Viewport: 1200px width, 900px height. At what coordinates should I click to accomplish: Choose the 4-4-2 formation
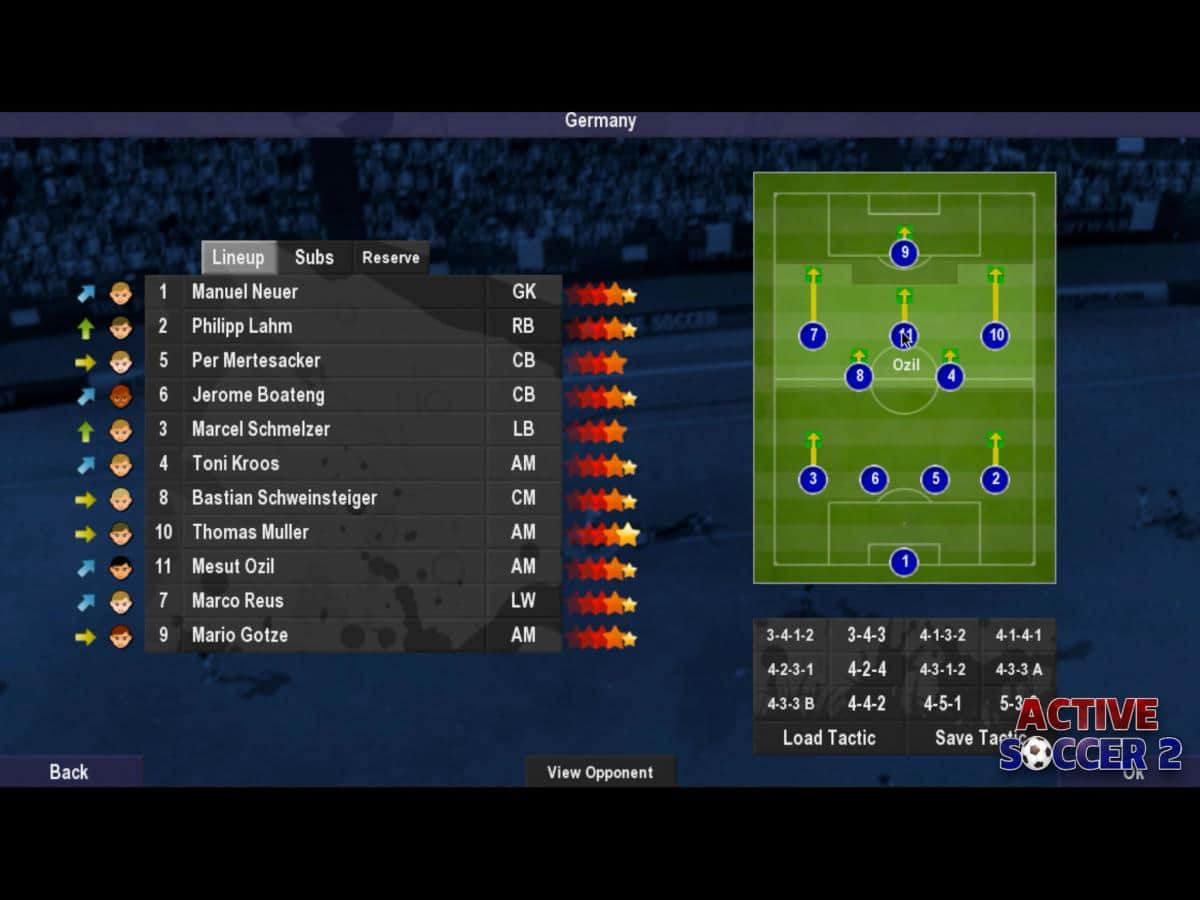[866, 704]
